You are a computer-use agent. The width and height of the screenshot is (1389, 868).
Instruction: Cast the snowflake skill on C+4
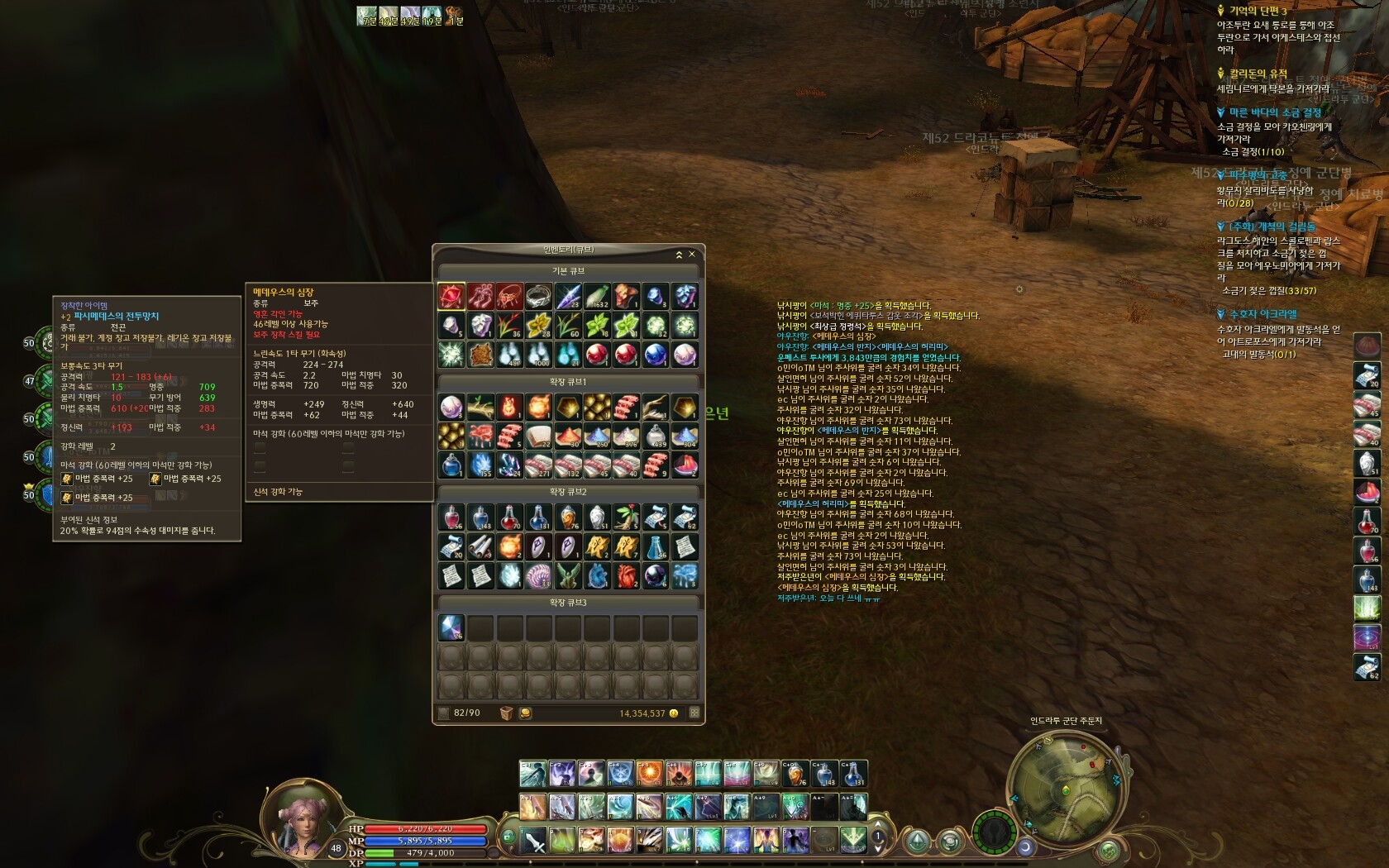(620, 774)
